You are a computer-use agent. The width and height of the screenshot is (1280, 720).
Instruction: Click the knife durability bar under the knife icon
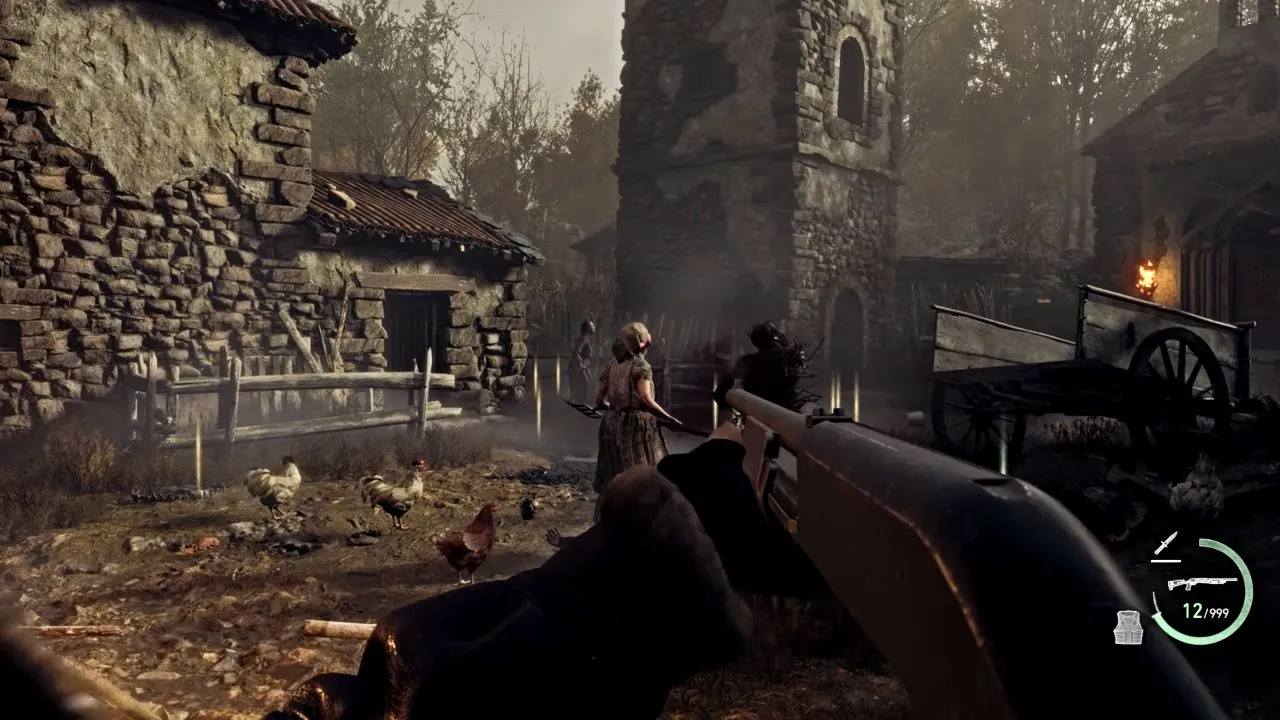click(1166, 560)
